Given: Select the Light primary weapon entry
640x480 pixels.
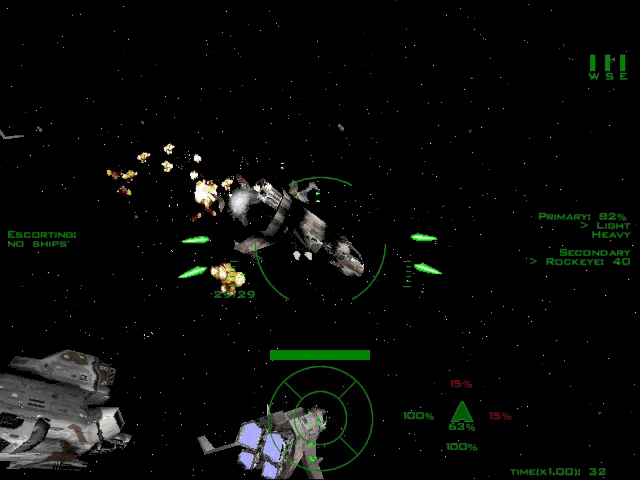Looking at the screenshot, I should pyautogui.click(x=611, y=226).
